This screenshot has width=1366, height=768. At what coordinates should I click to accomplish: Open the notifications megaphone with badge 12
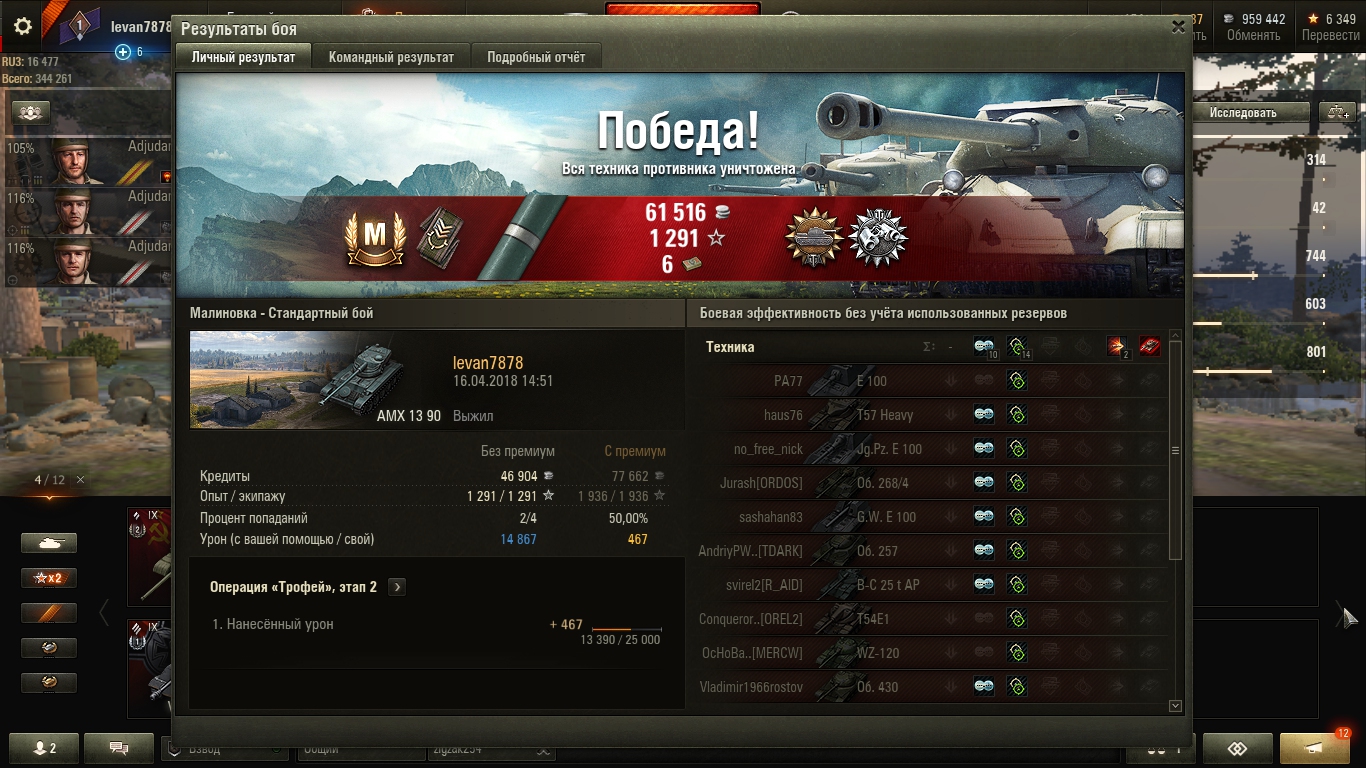click(x=1314, y=748)
